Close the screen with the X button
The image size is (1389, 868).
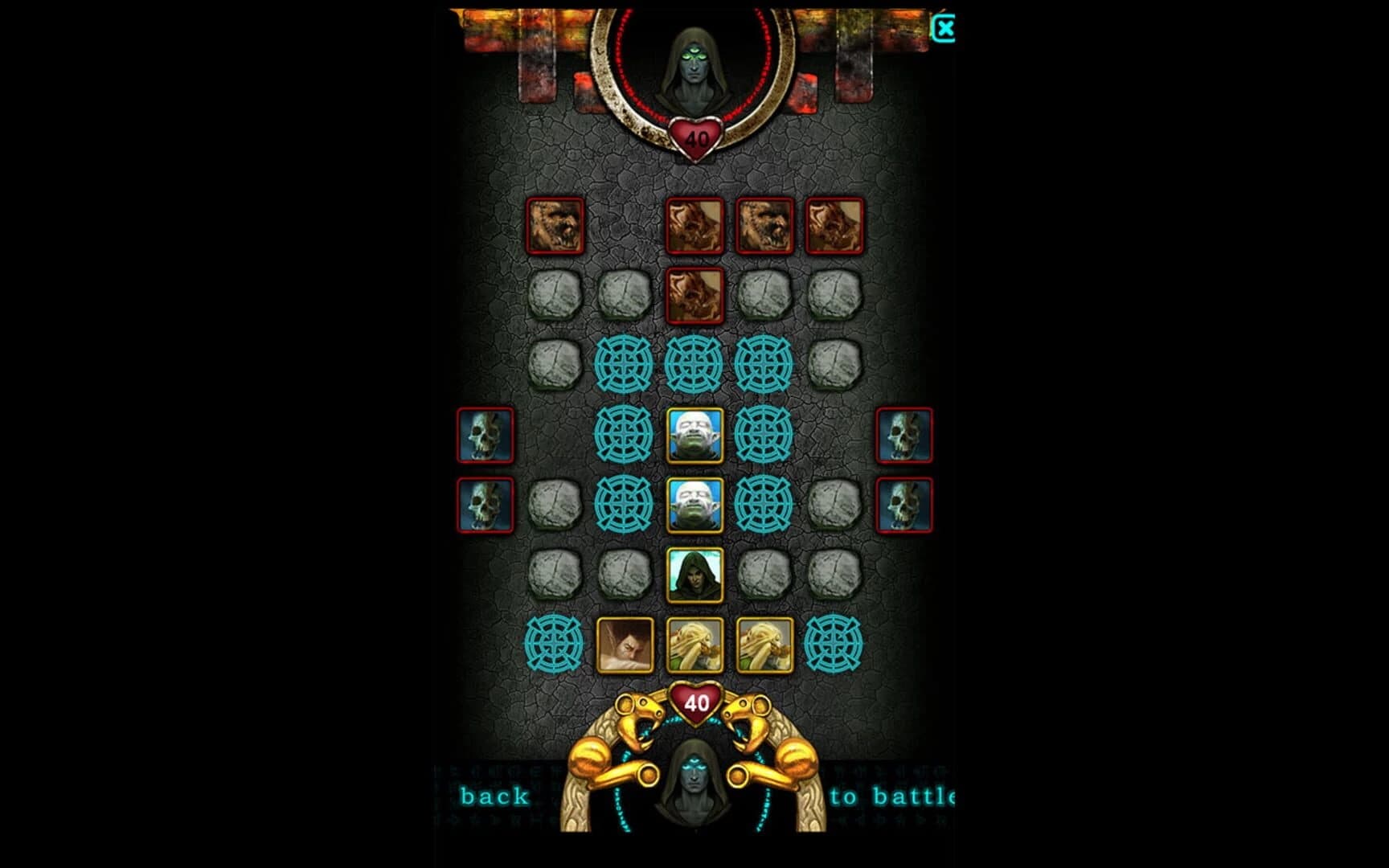pyautogui.click(x=946, y=28)
